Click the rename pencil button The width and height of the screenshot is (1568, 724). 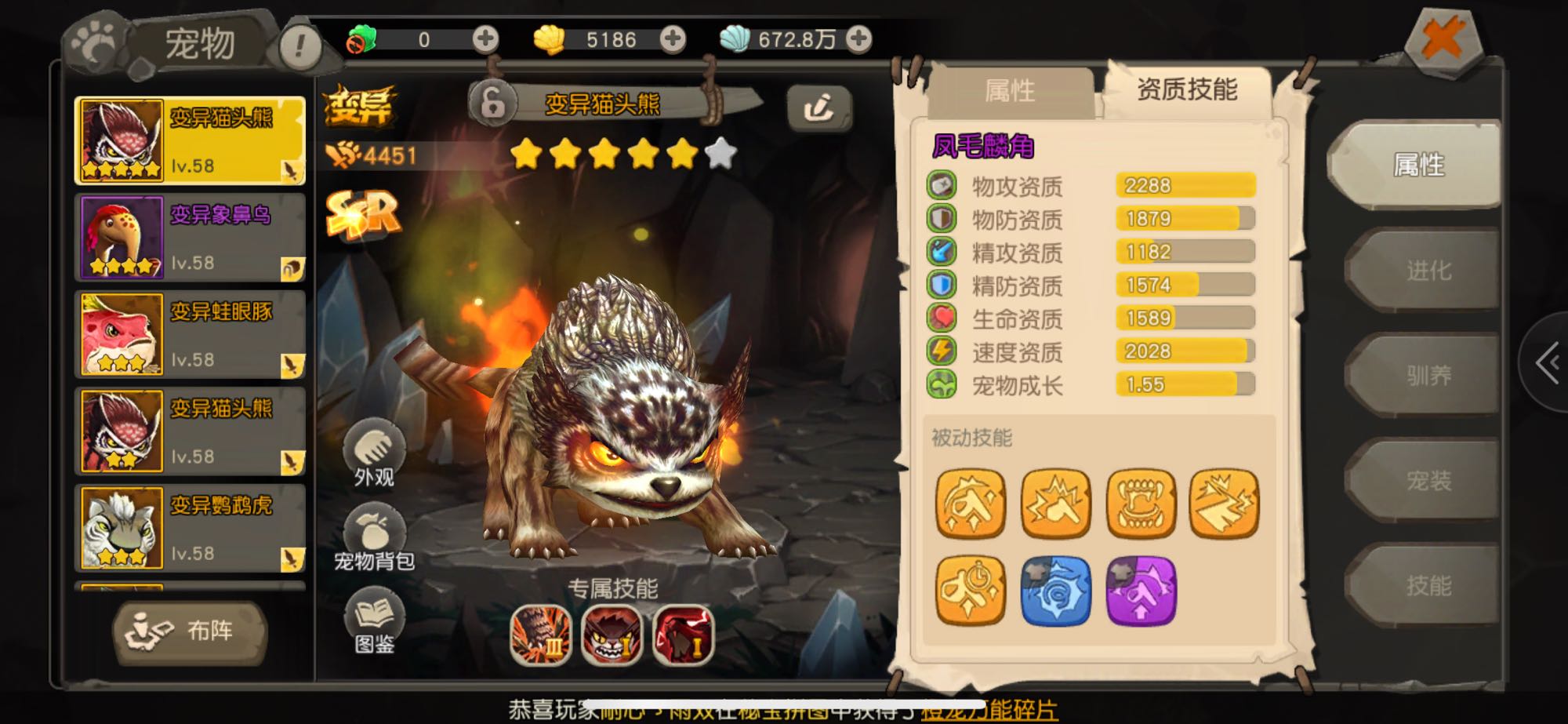pos(818,107)
